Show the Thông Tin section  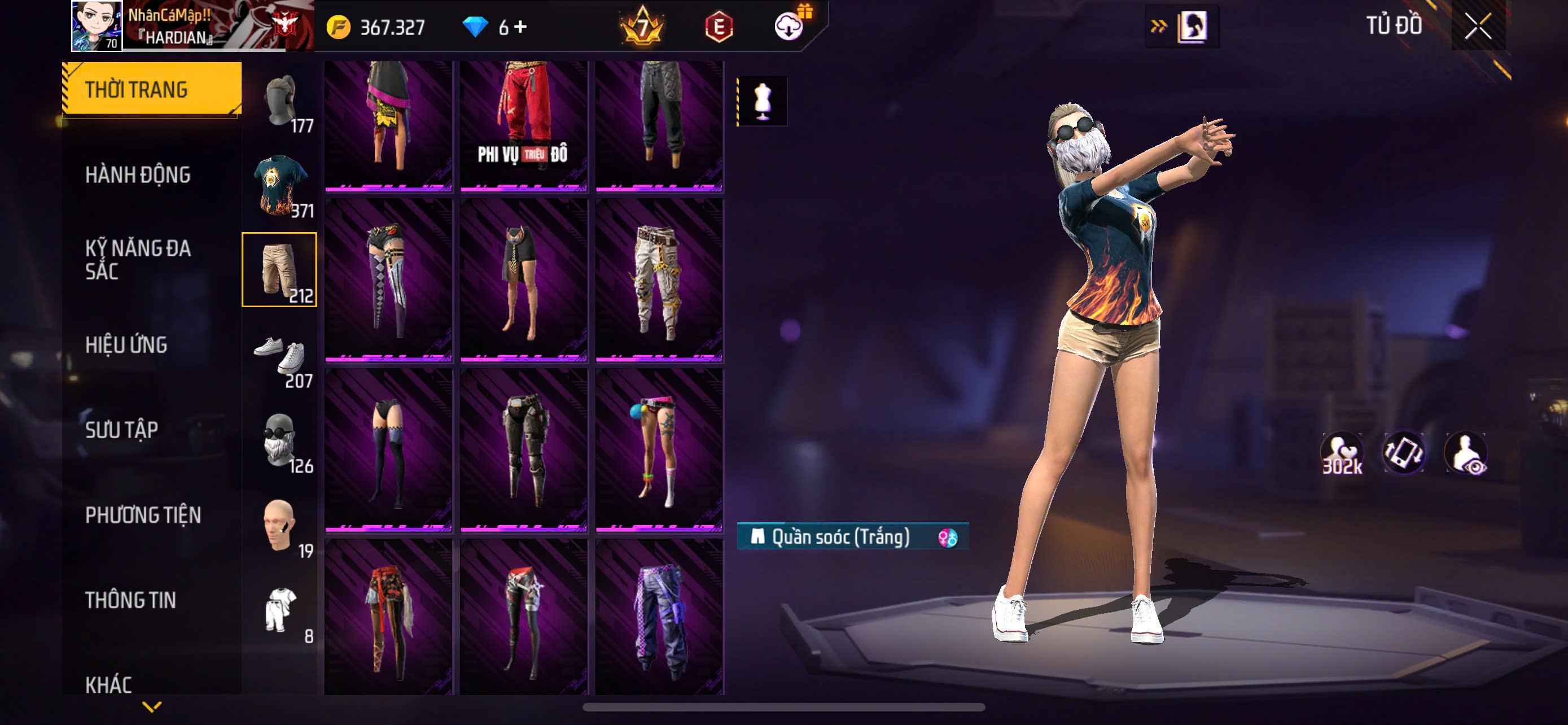coord(130,600)
